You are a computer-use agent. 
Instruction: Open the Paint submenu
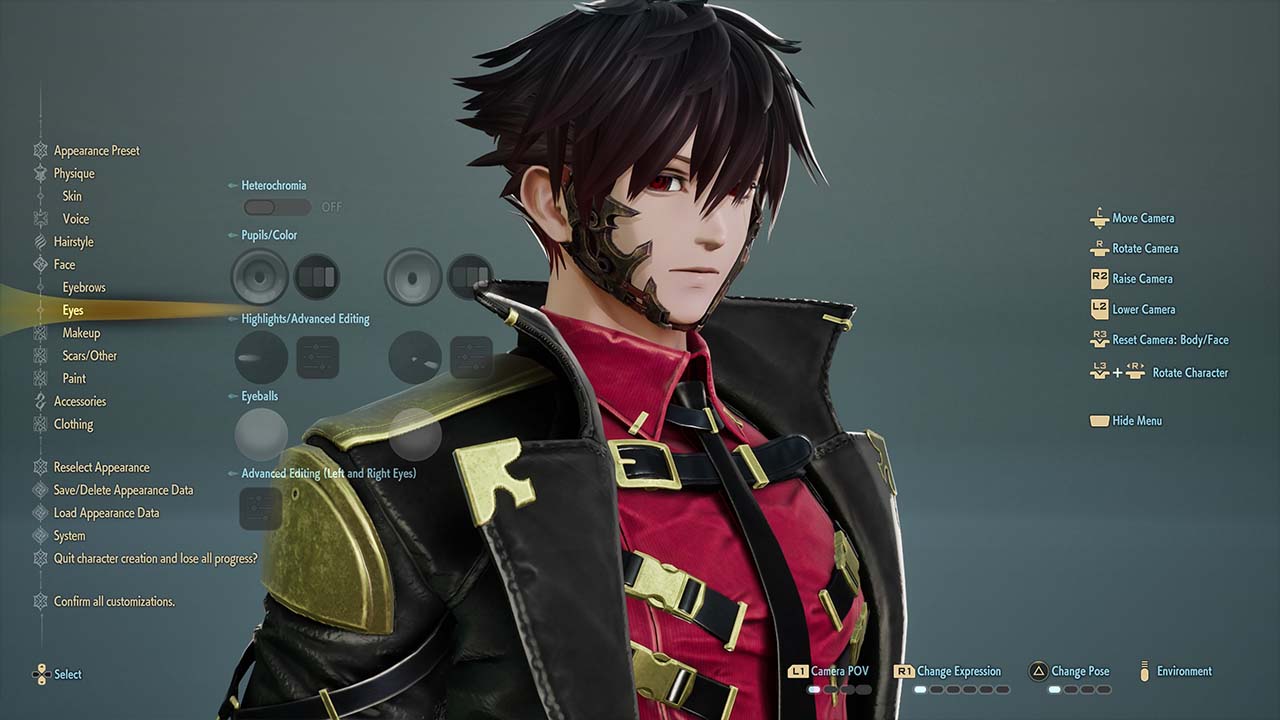74,379
